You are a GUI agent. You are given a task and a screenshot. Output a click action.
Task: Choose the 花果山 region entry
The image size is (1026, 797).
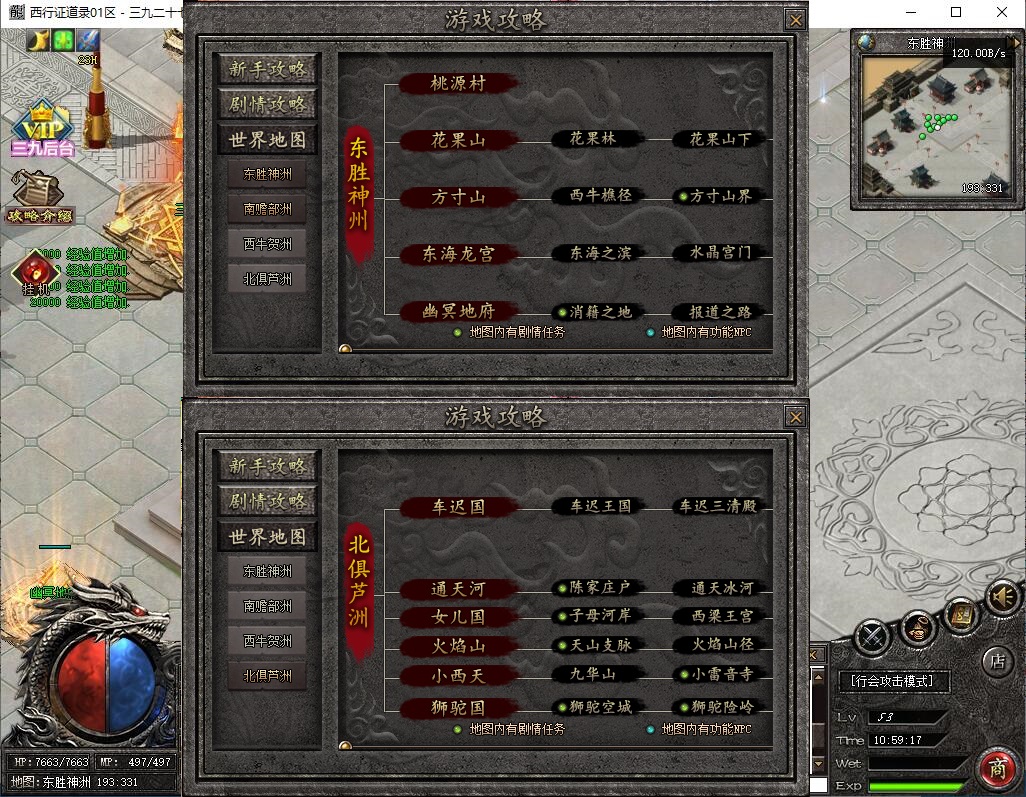pos(458,140)
